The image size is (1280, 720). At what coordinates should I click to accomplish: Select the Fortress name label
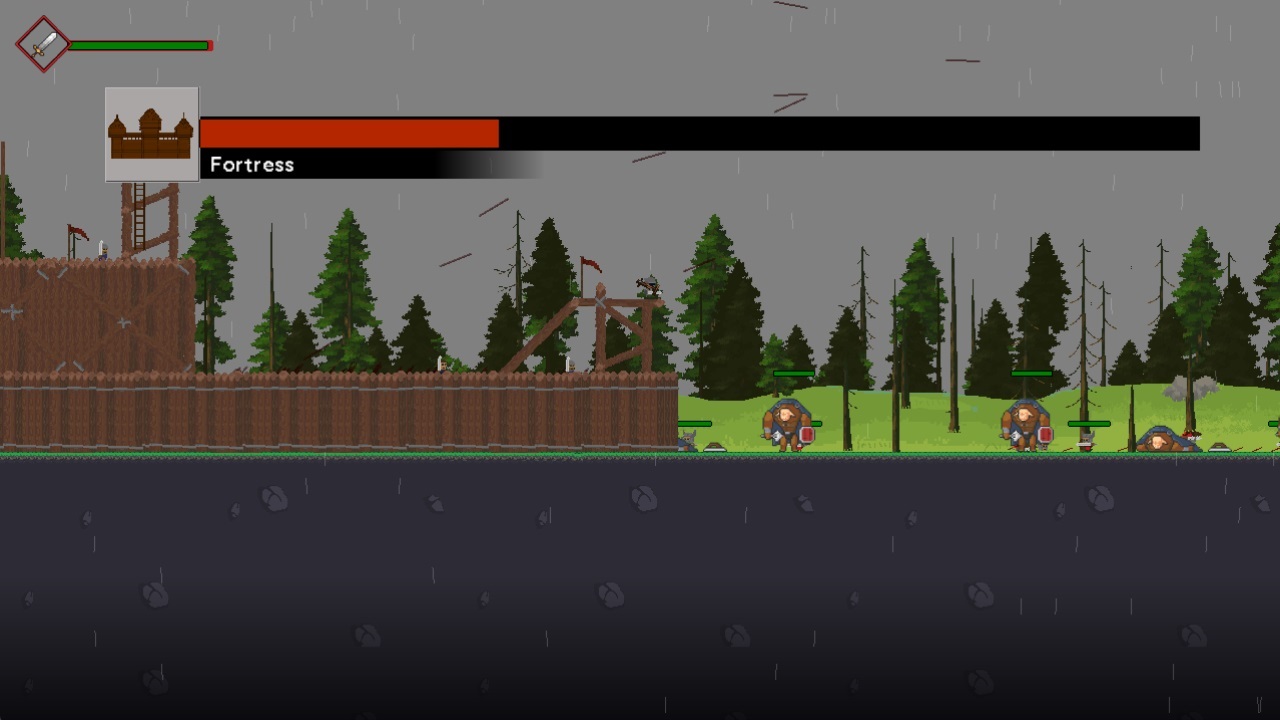(251, 164)
